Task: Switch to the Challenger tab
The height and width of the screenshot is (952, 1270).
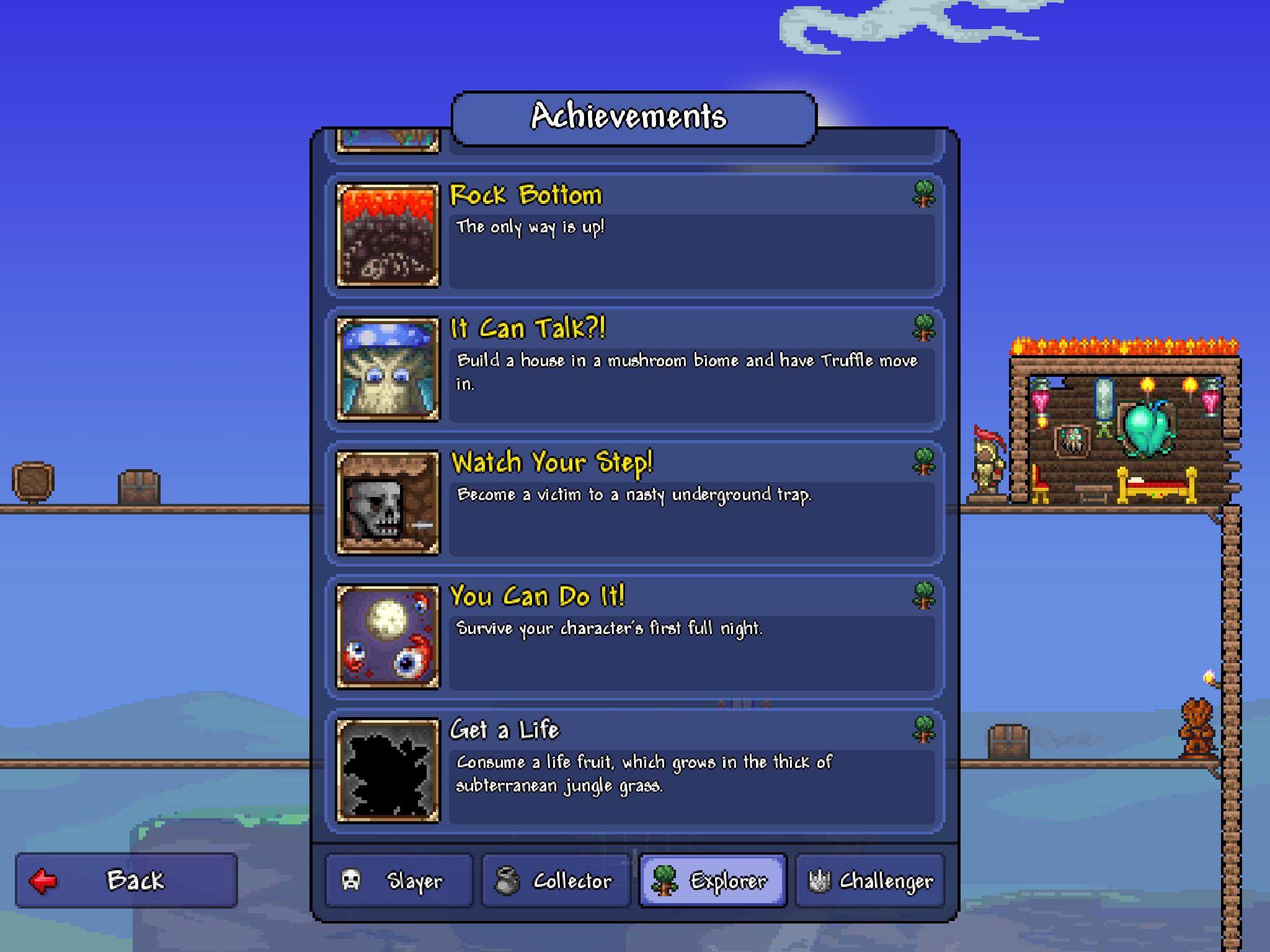Action: tap(868, 879)
